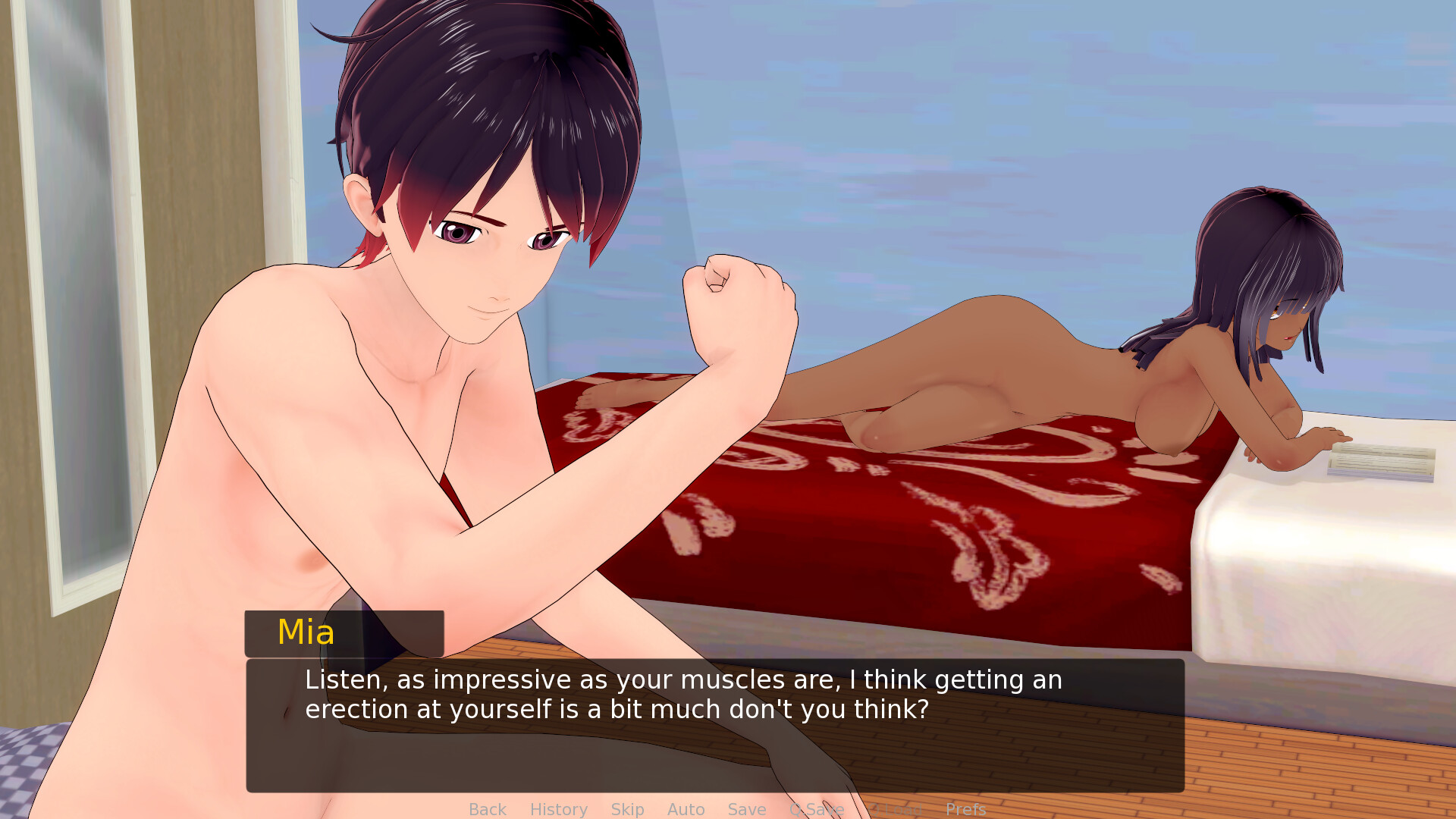1456x819 pixels.
Task: Go Back to the previous line
Action: (487, 809)
